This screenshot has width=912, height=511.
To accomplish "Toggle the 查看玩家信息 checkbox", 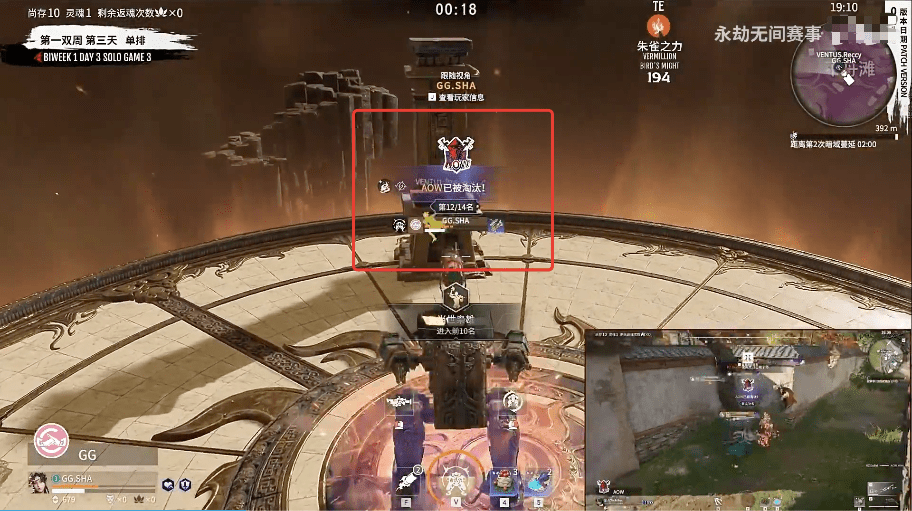I will click(x=432, y=97).
